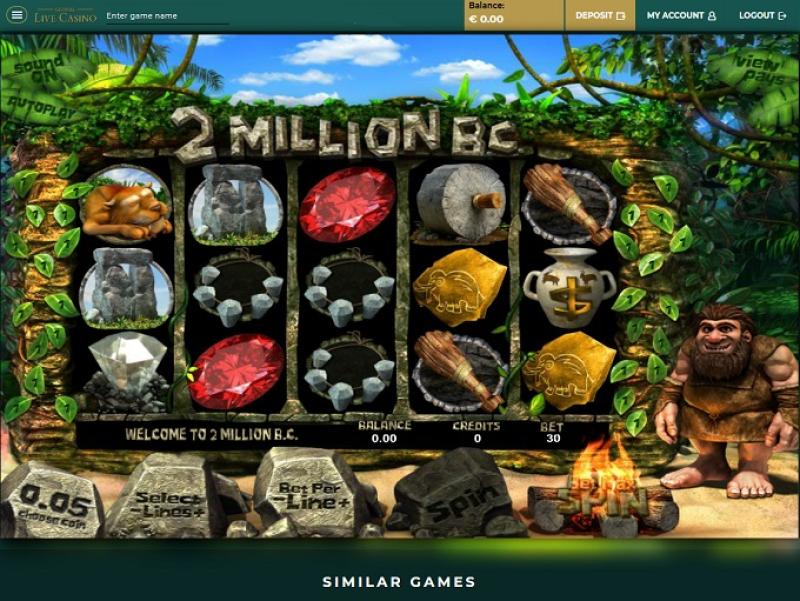This screenshot has width=800, height=601.
Task: Click the Live Casino logo
Action: pyautogui.click(x=65, y=16)
